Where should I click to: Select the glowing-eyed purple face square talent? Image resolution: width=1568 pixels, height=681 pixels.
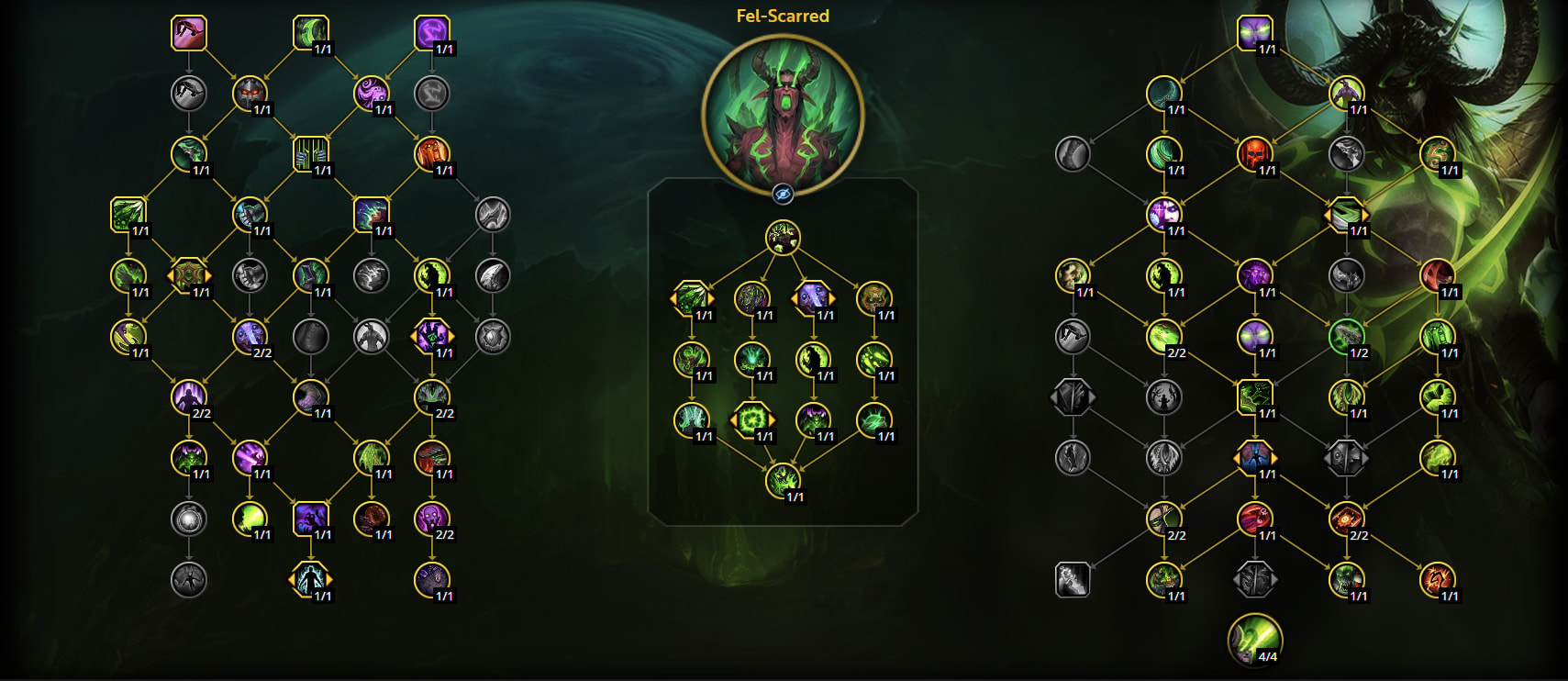click(x=1254, y=33)
